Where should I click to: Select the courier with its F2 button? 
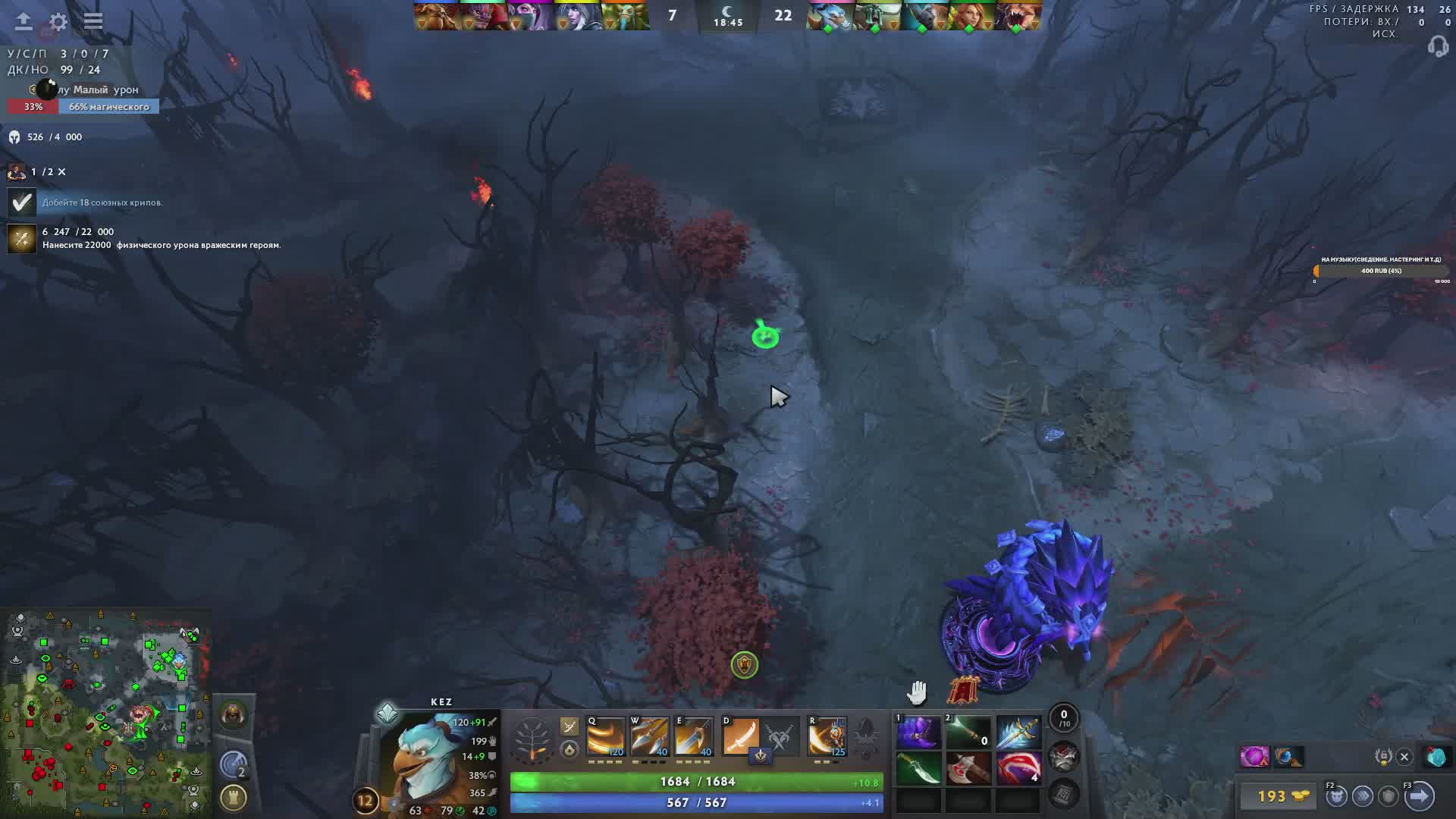coord(1336,795)
